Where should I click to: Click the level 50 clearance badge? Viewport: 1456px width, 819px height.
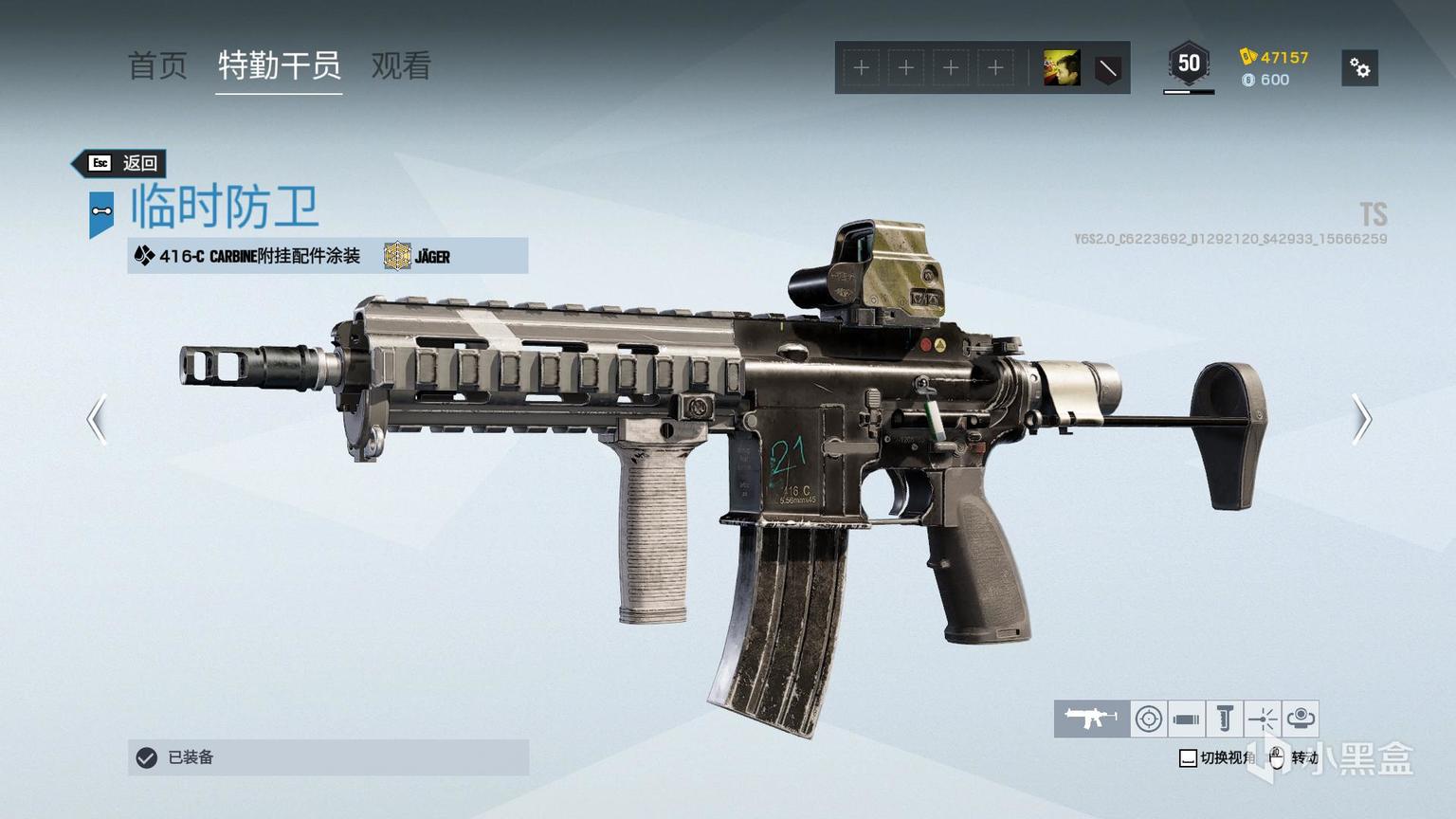click(x=1189, y=64)
